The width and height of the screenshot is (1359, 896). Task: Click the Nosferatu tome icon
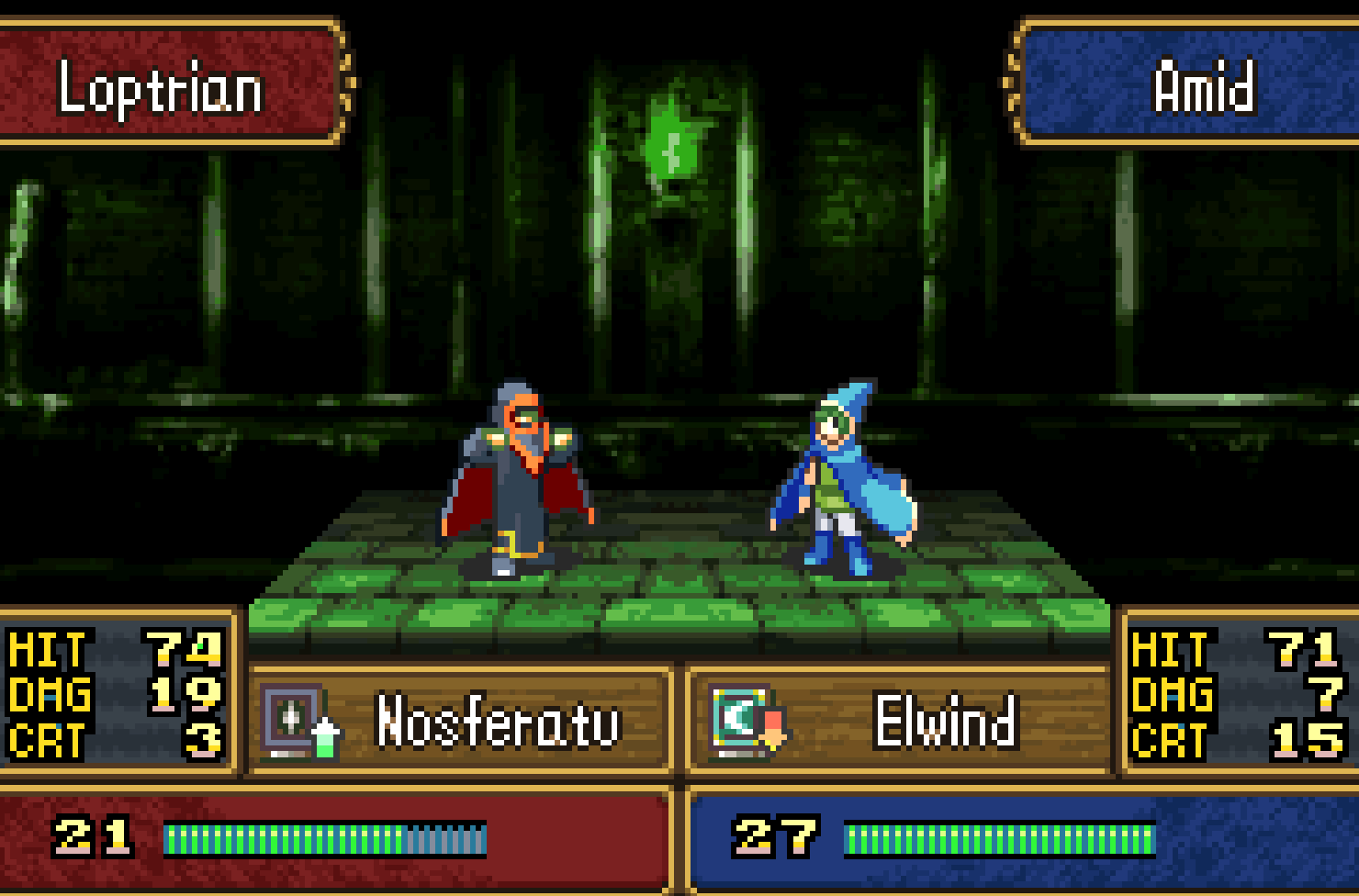coord(292,719)
